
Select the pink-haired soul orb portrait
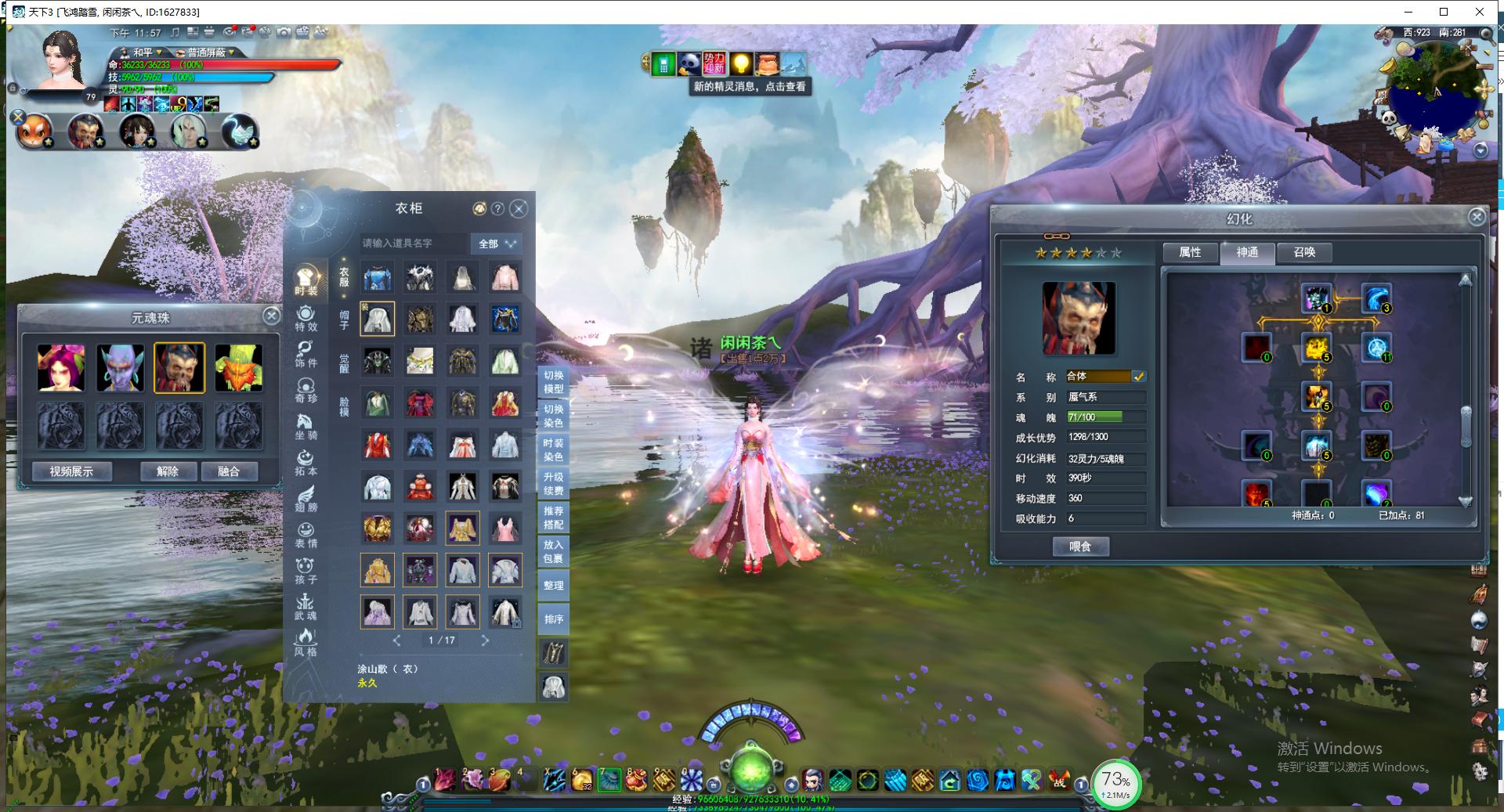tap(60, 366)
